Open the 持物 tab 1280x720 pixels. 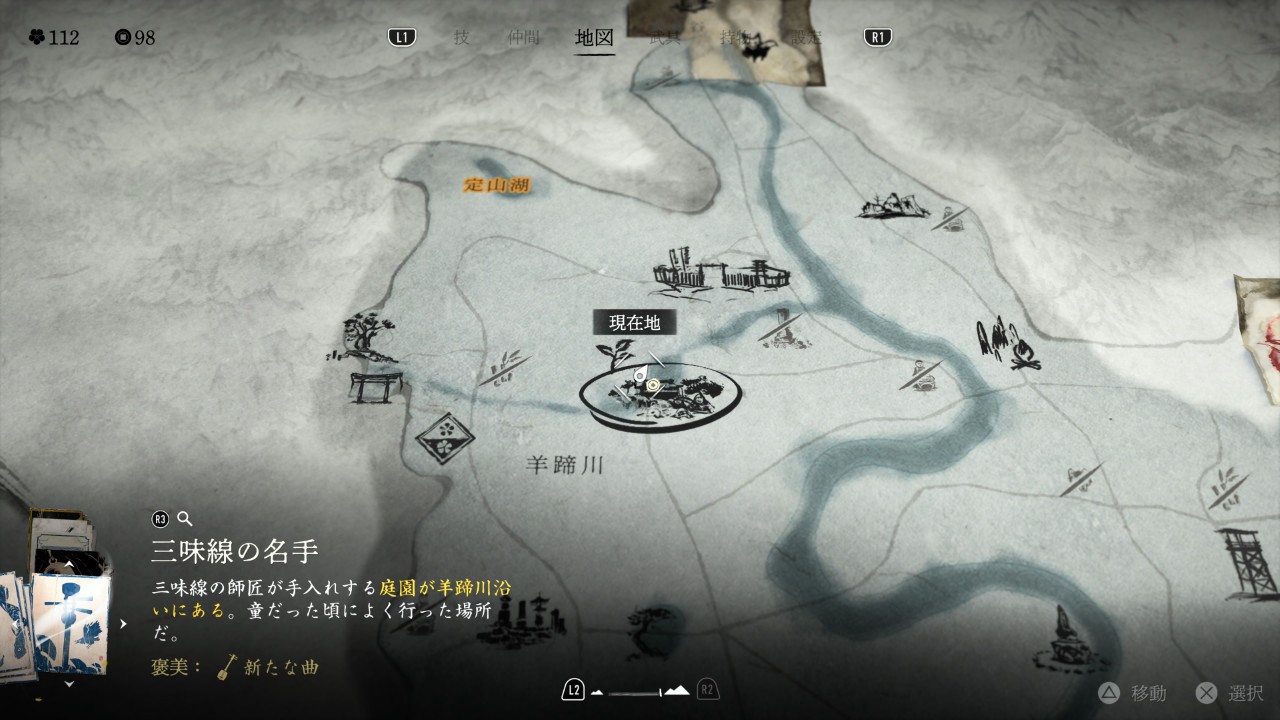pyautogui.click(x=736, y=38)
